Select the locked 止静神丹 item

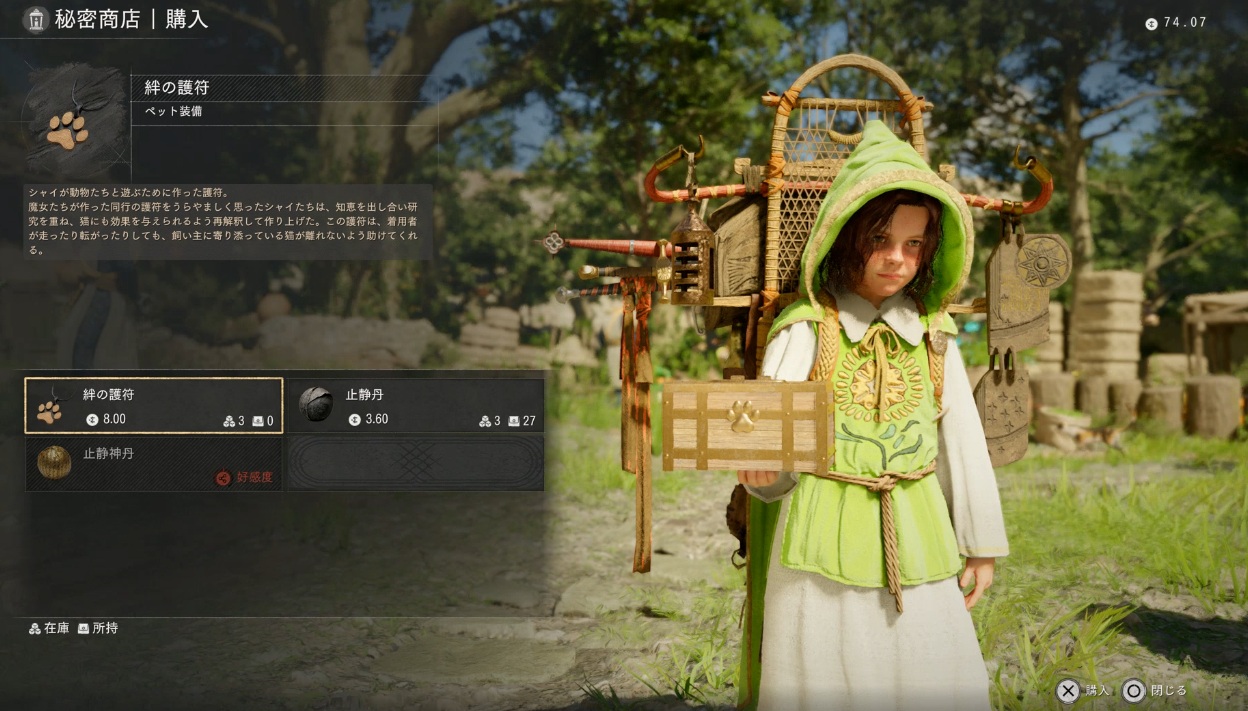click(154, 464)
